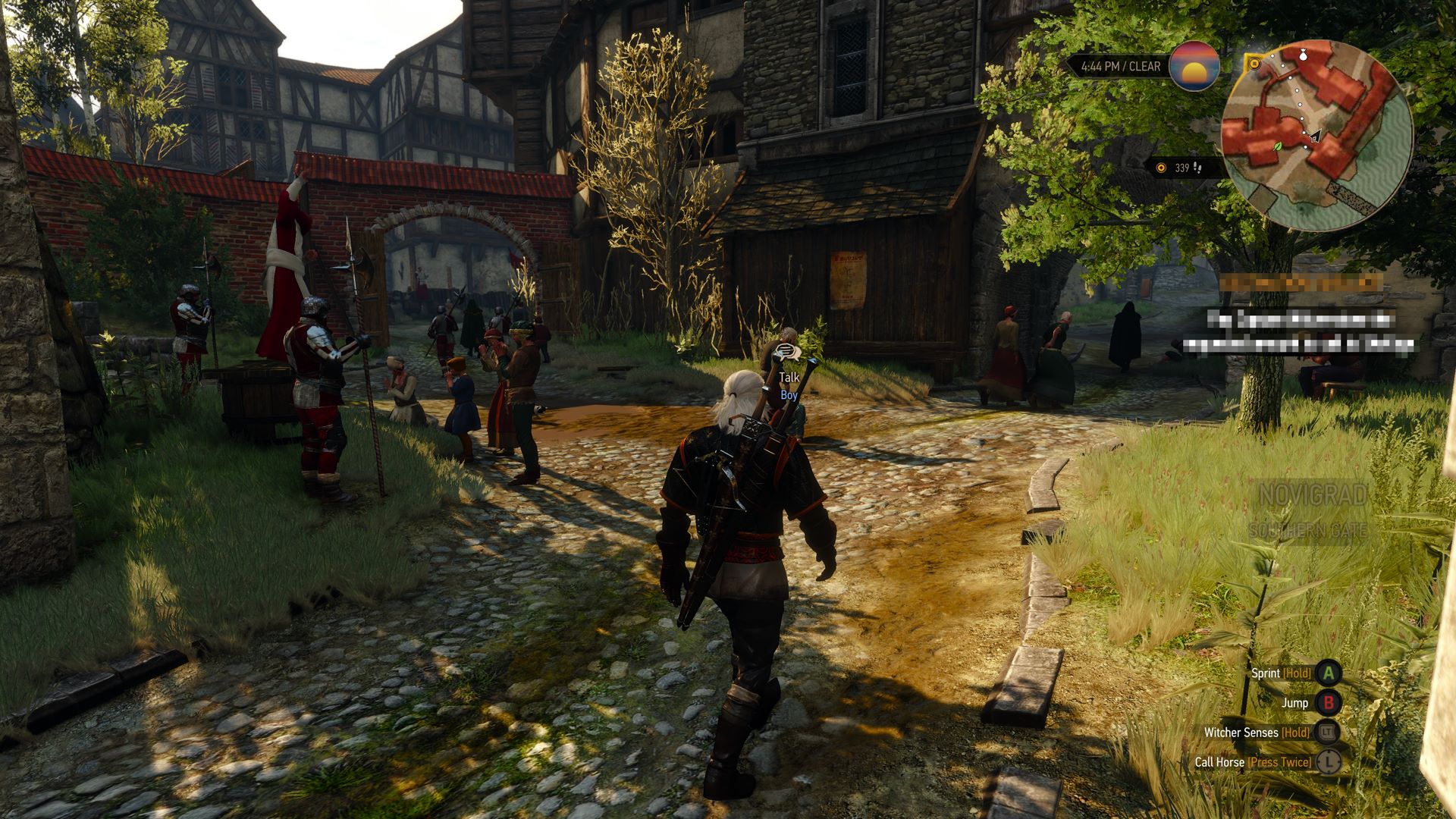1456x819 pixels.
Task: Select the 4:44 PM / CLEAR time banner
Action: pyautogui.click(x=1119, y=67)
